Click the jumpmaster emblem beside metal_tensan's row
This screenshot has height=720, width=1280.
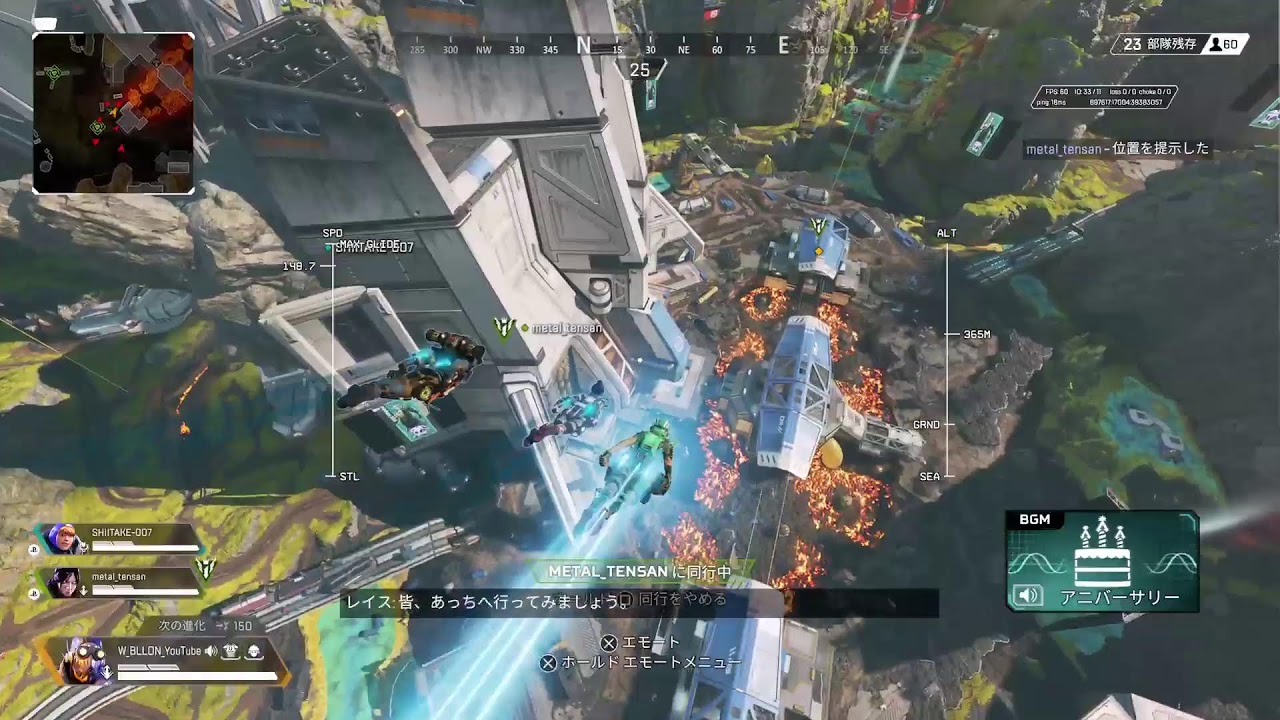[205, 568]
